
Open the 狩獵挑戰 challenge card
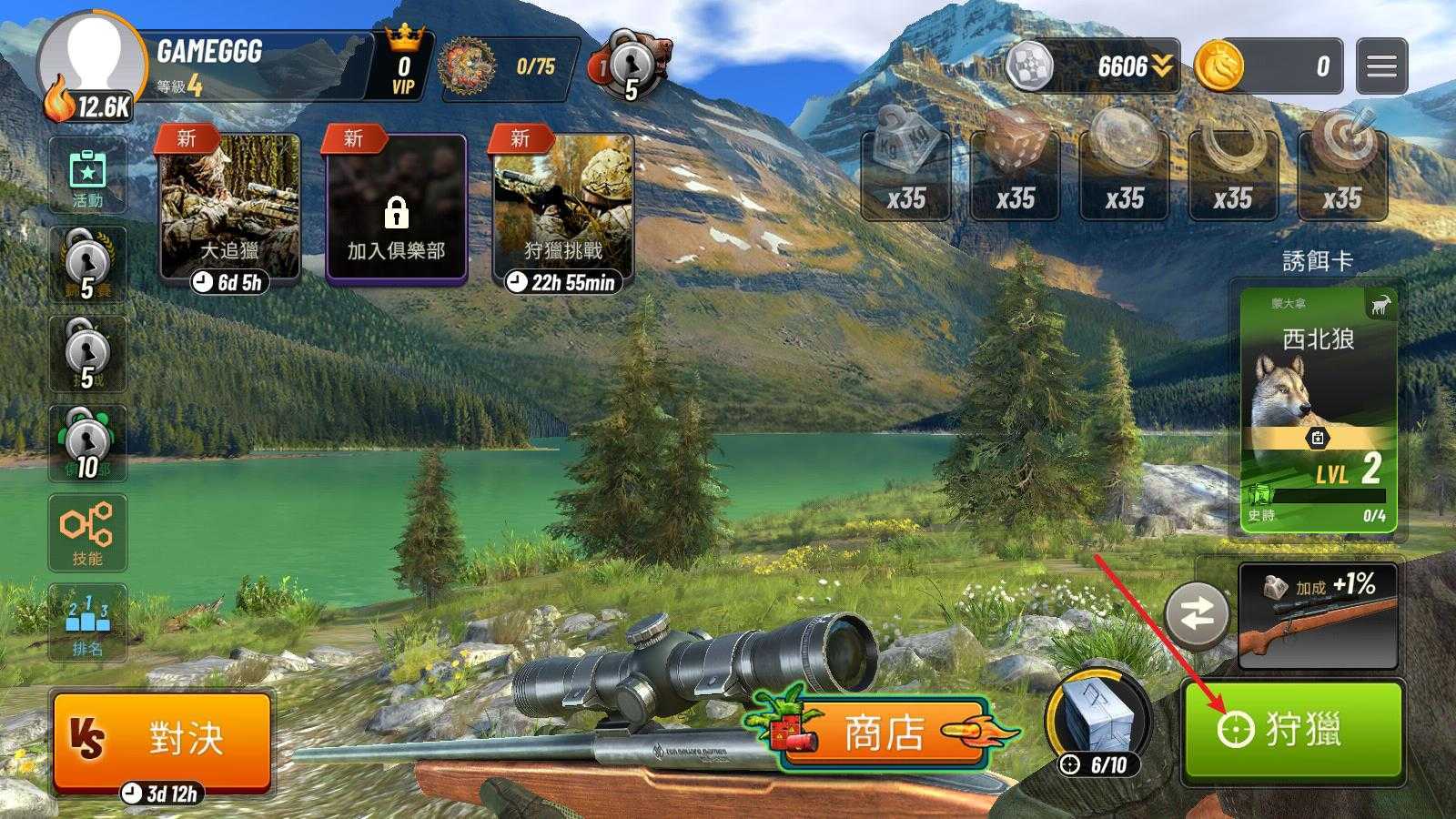point(562,209)
